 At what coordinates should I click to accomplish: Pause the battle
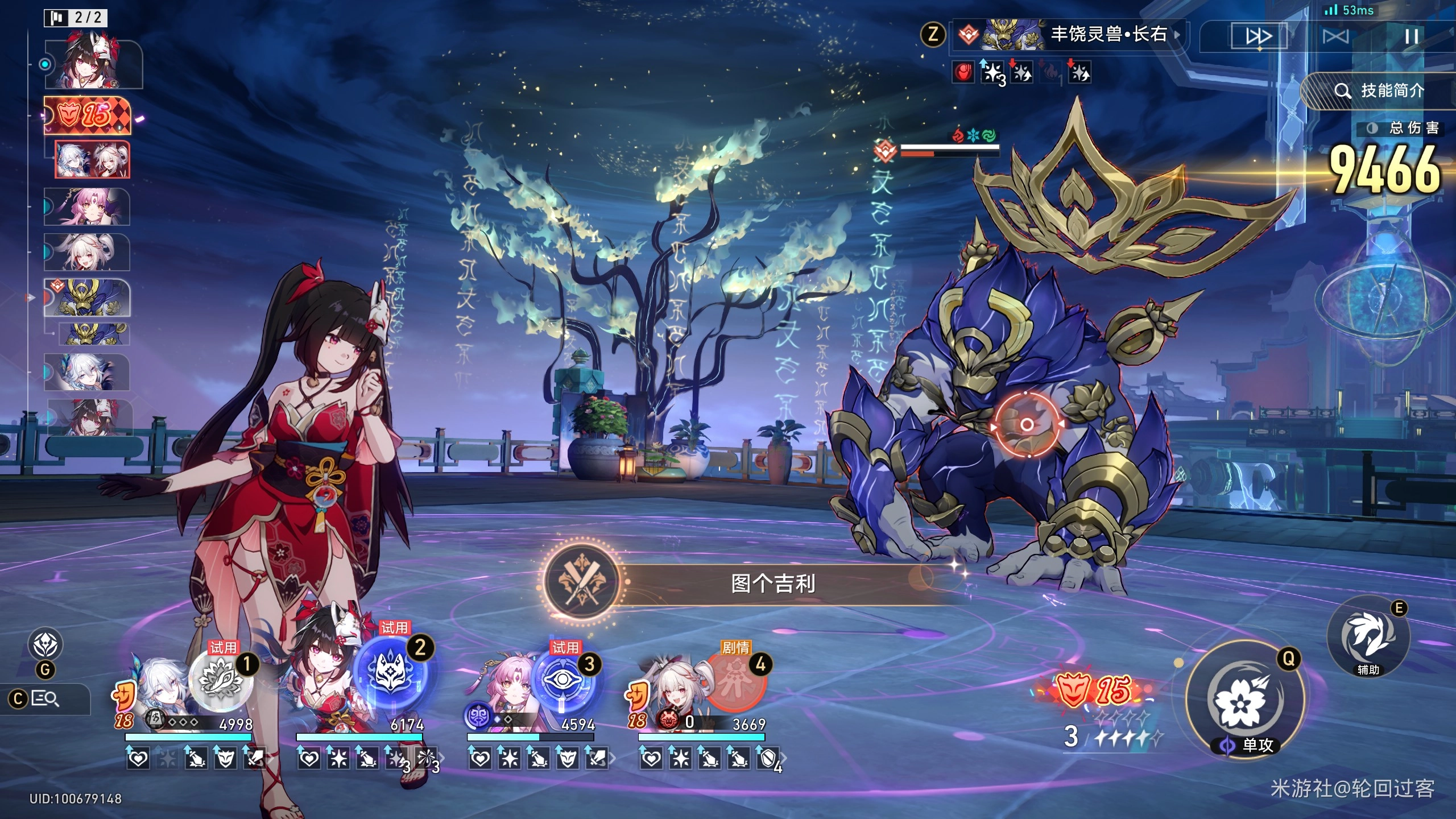pos(1411,37)
